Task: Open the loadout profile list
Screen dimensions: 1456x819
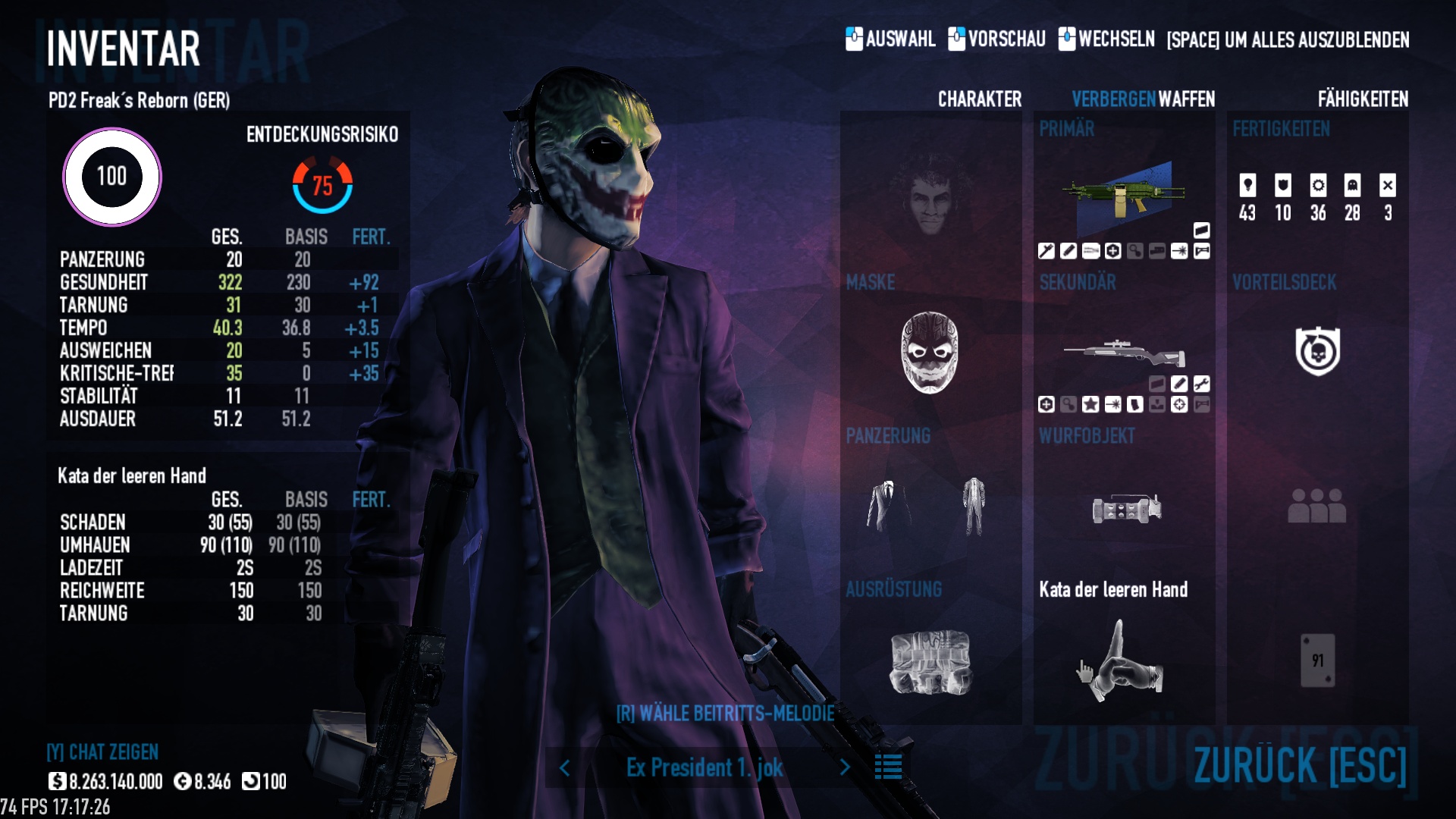Action: coord(888,767)
